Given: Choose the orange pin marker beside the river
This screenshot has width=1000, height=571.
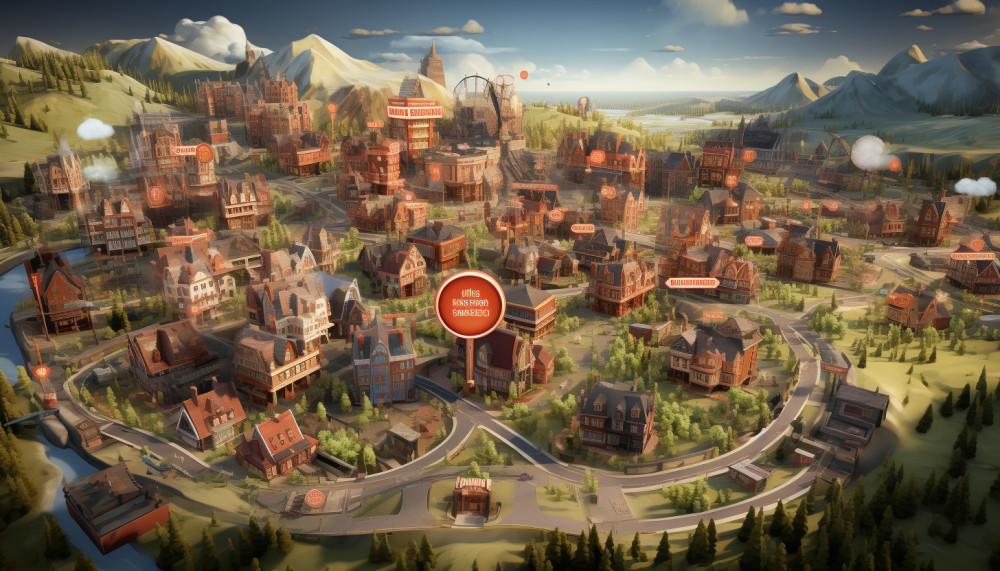Looking at the screenshot, I should coord(42,373).
